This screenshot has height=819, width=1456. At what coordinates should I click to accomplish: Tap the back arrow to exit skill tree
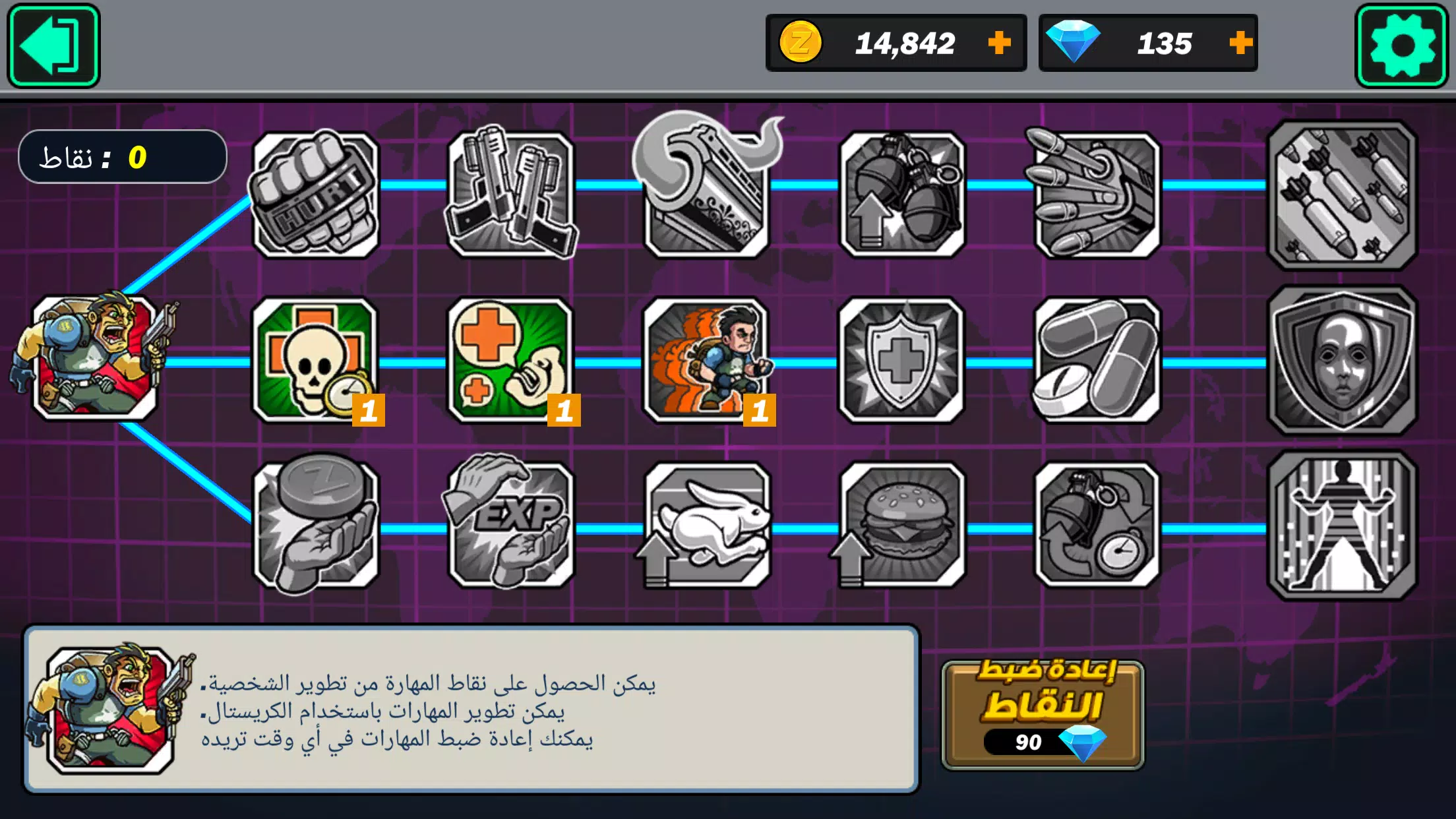tap(55, 45)
